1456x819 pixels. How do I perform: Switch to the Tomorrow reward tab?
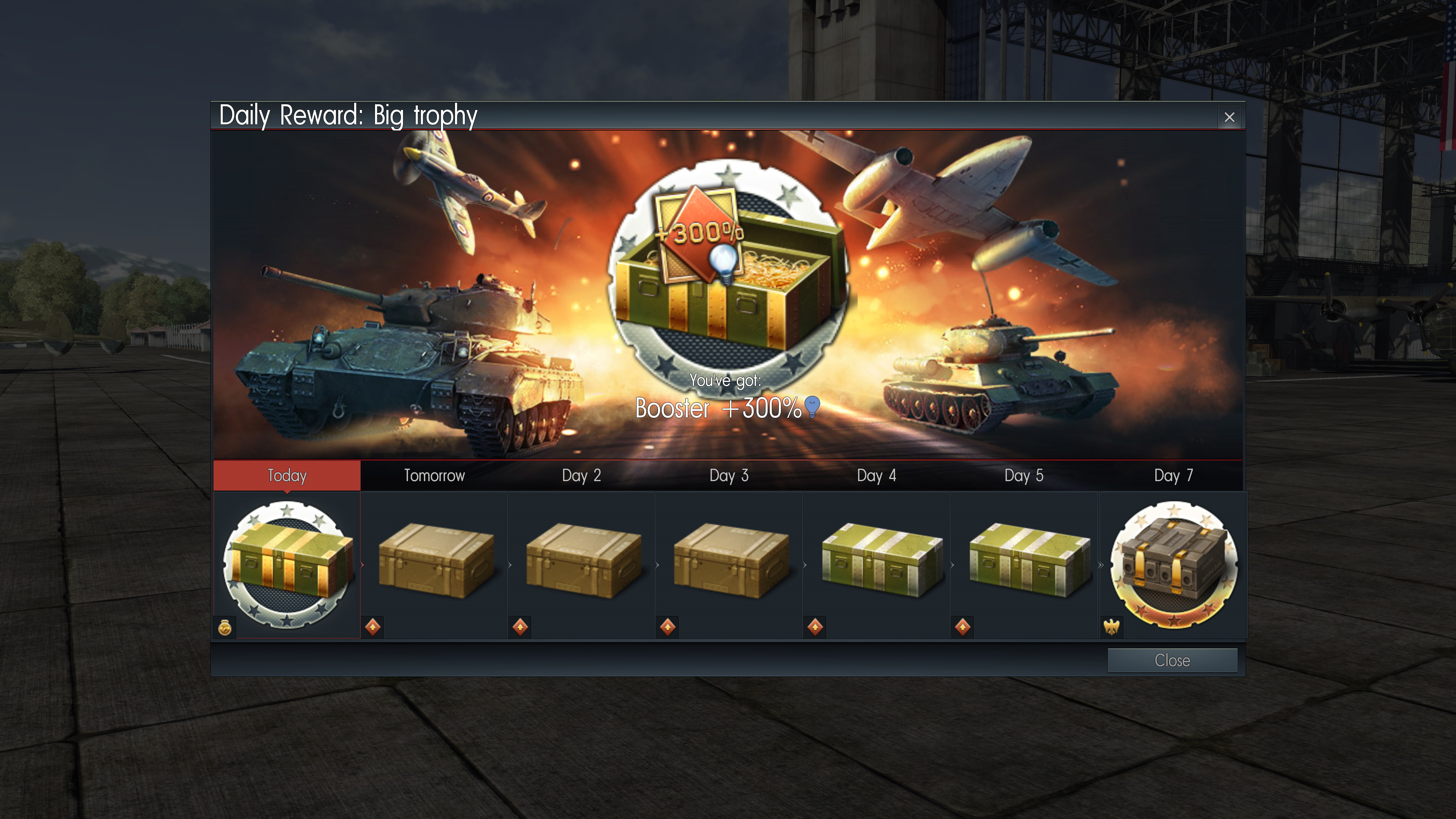(x=434, y=475)
